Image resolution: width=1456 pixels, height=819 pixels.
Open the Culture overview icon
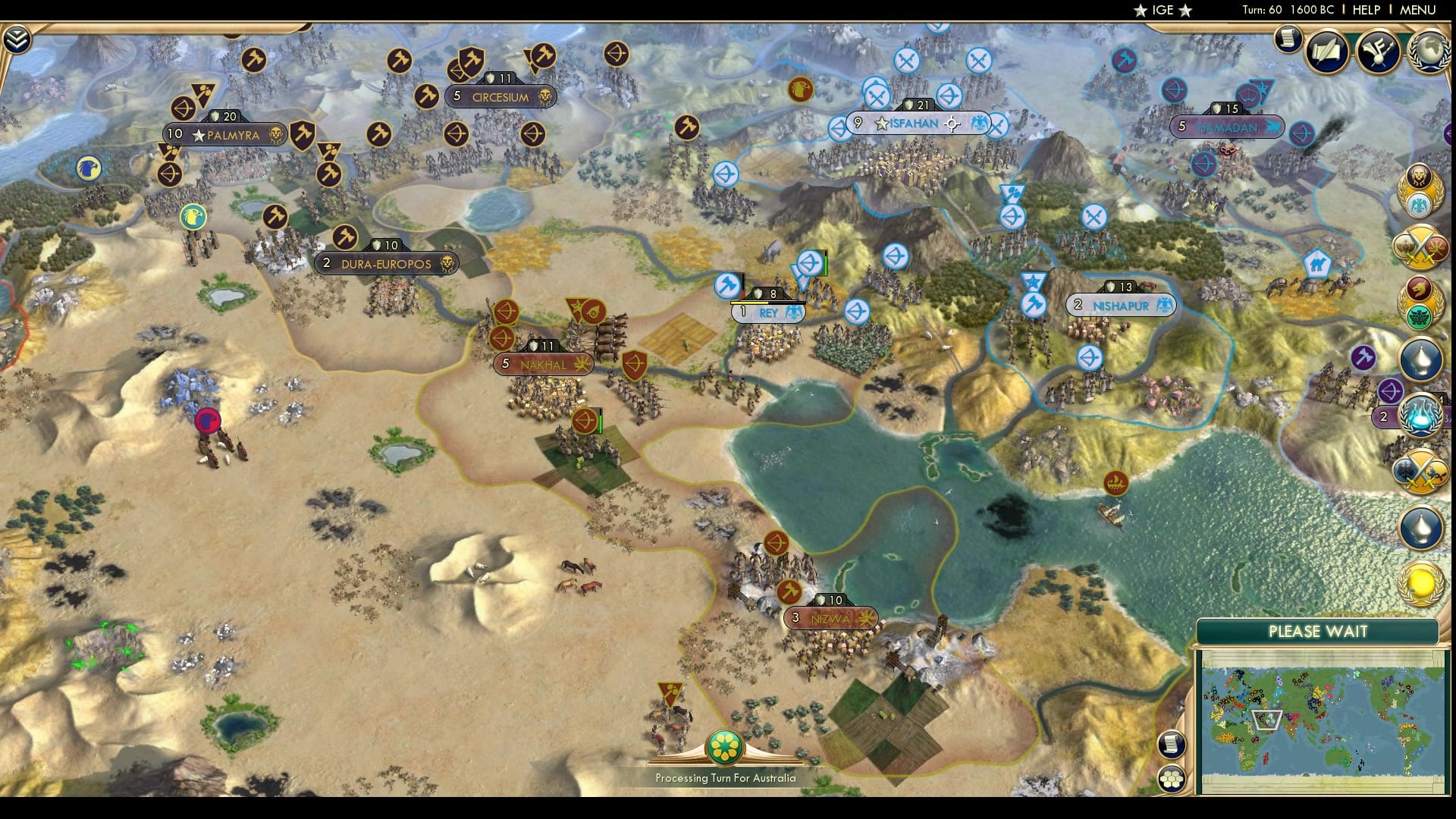pyautogui.click(x=1380, y=52)
